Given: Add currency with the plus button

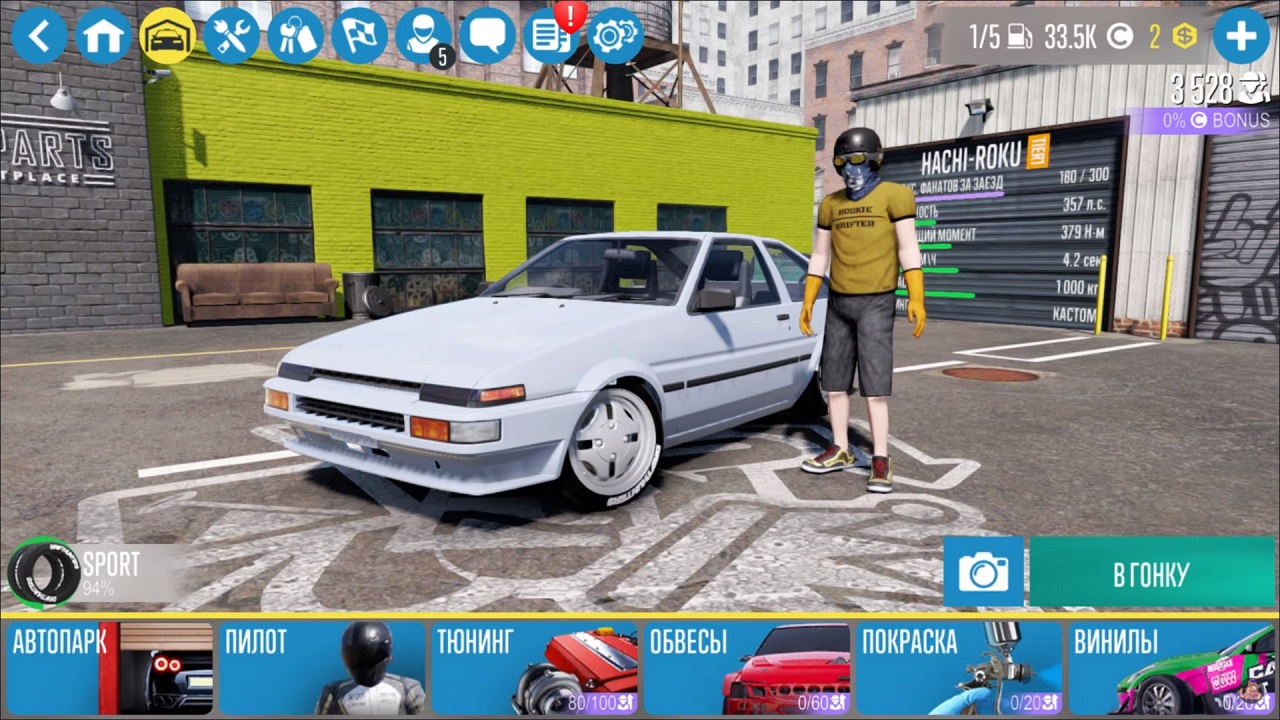Looking at the screenshot, I should pos(1241,37).
